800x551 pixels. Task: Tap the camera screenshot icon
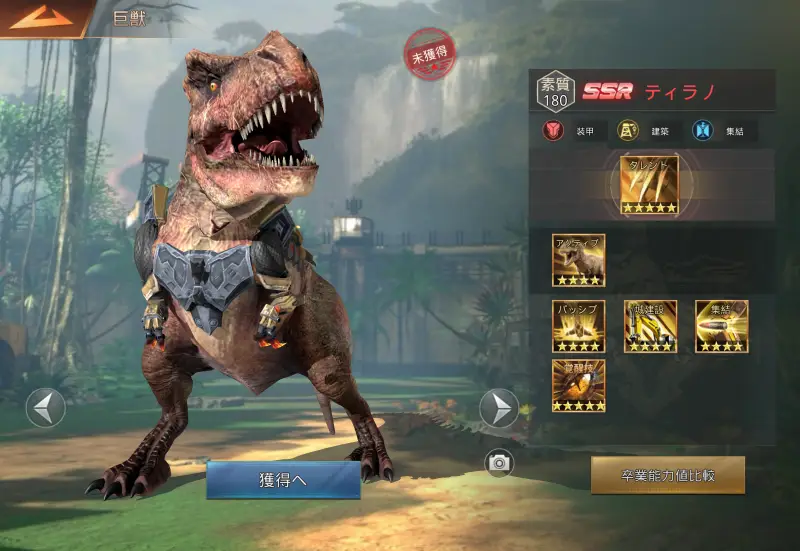coord(499,462)
